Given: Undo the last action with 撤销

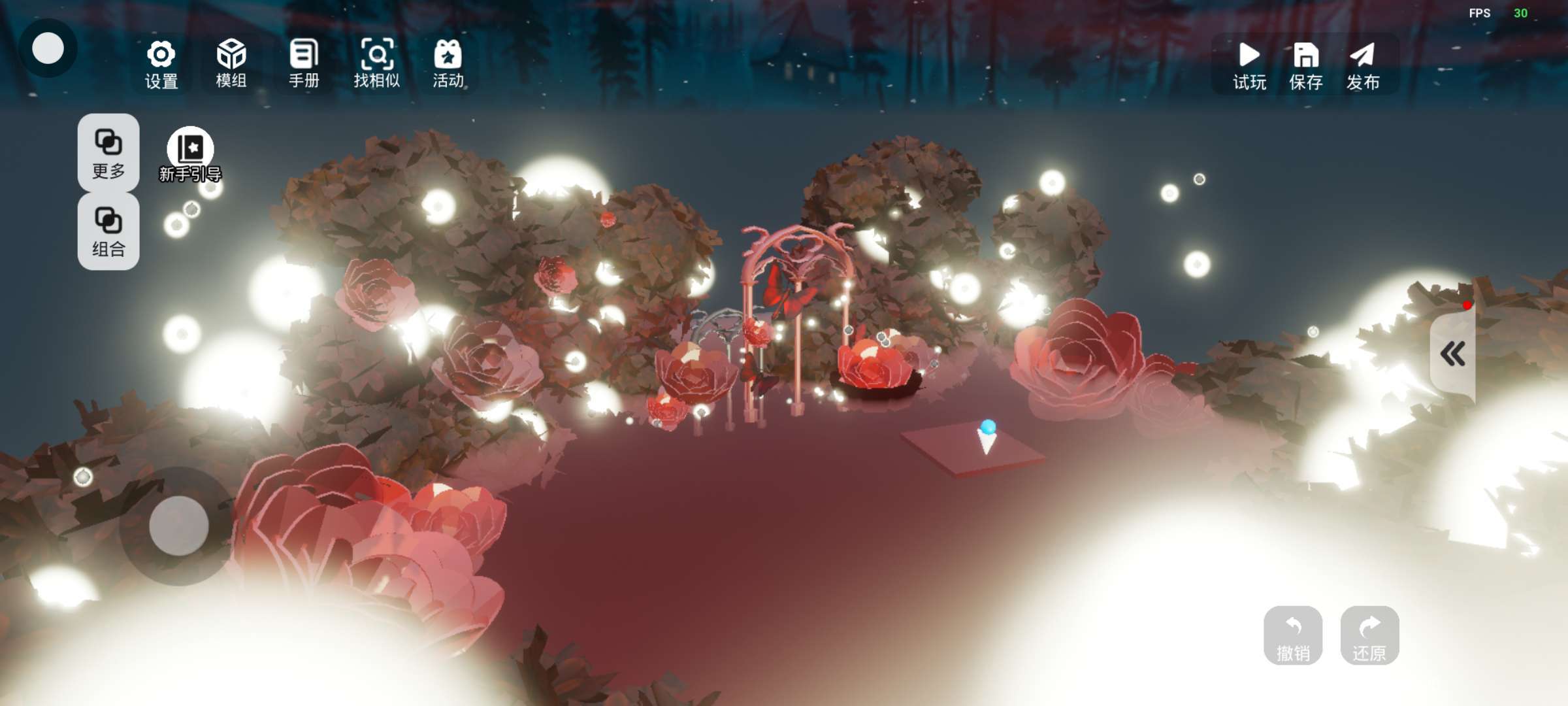Looking at the screenshot, I should (1293, 636).
